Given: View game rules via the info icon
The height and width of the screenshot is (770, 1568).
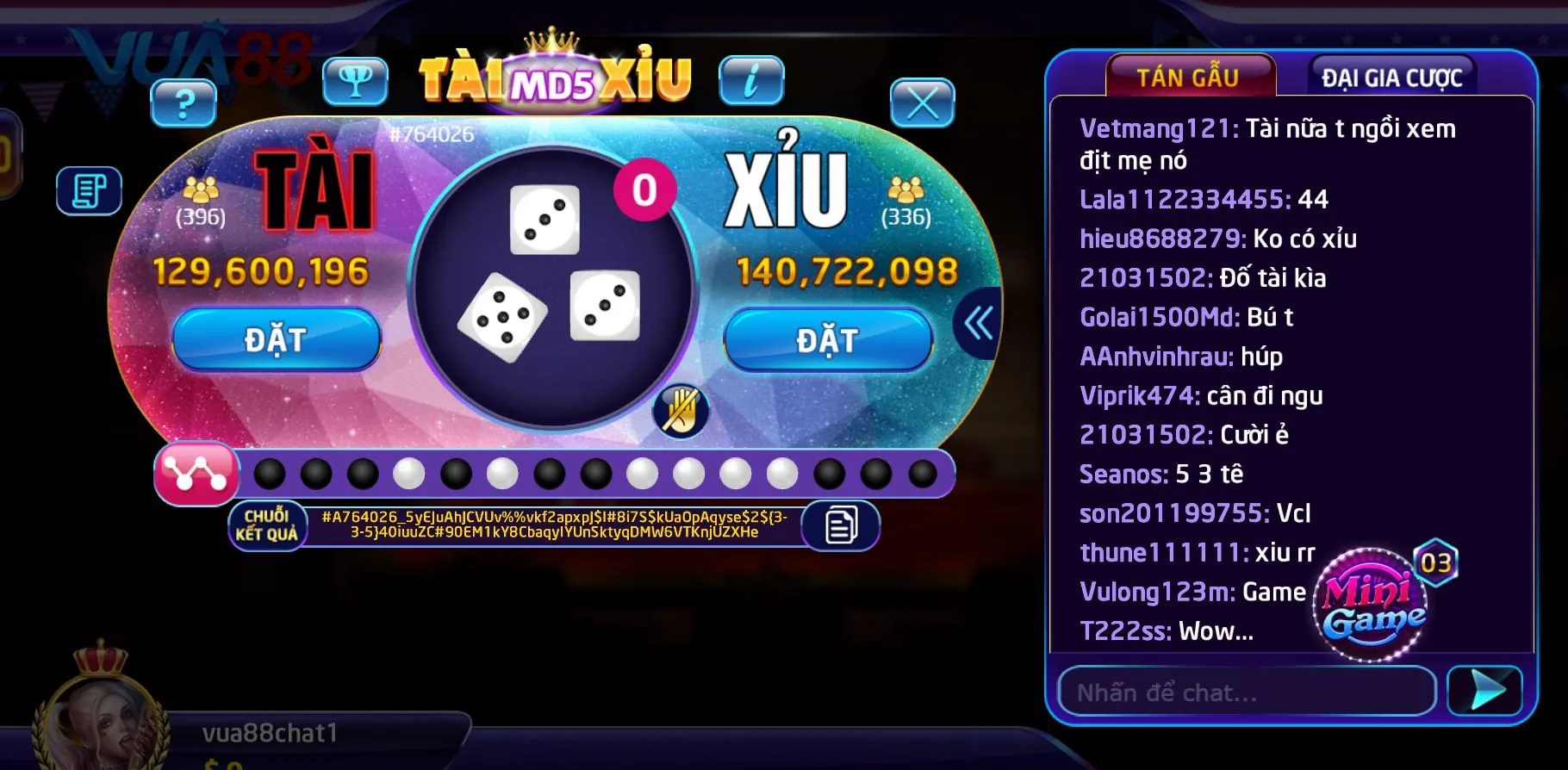Looking at the screenshot, I should pyautogui.click(x=751, y=82).
